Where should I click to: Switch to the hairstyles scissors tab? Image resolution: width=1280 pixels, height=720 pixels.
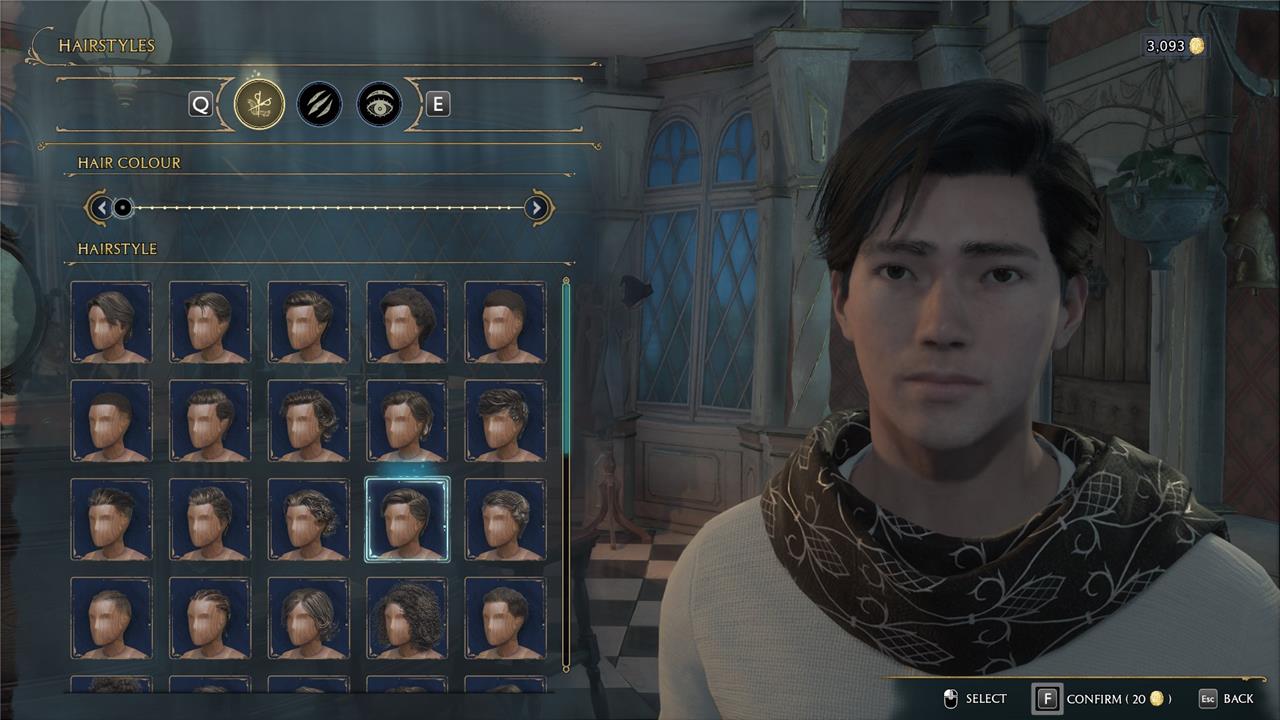pyautogui.click(x=259, y=104)
